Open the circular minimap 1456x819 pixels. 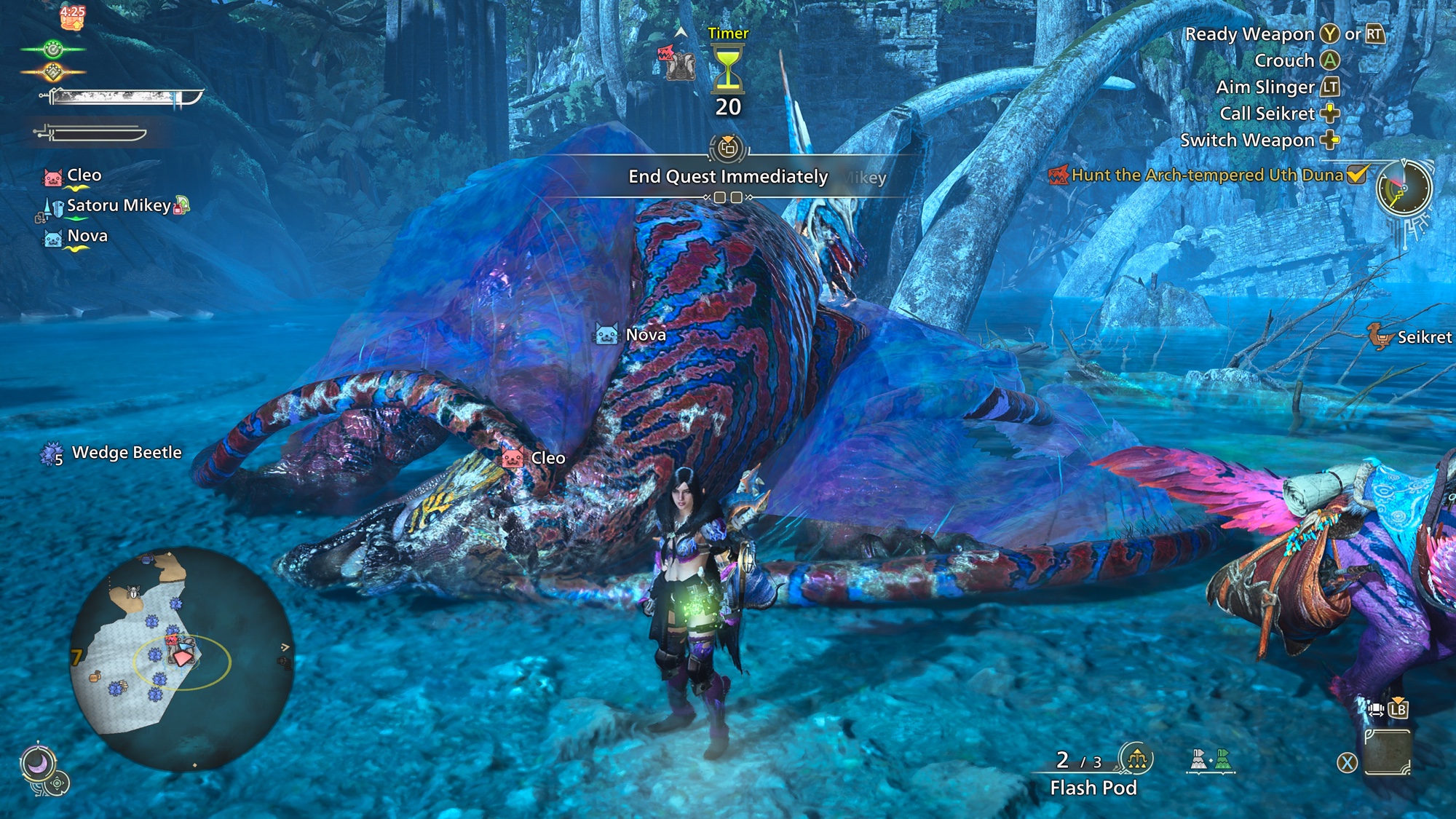pos(181,659)
